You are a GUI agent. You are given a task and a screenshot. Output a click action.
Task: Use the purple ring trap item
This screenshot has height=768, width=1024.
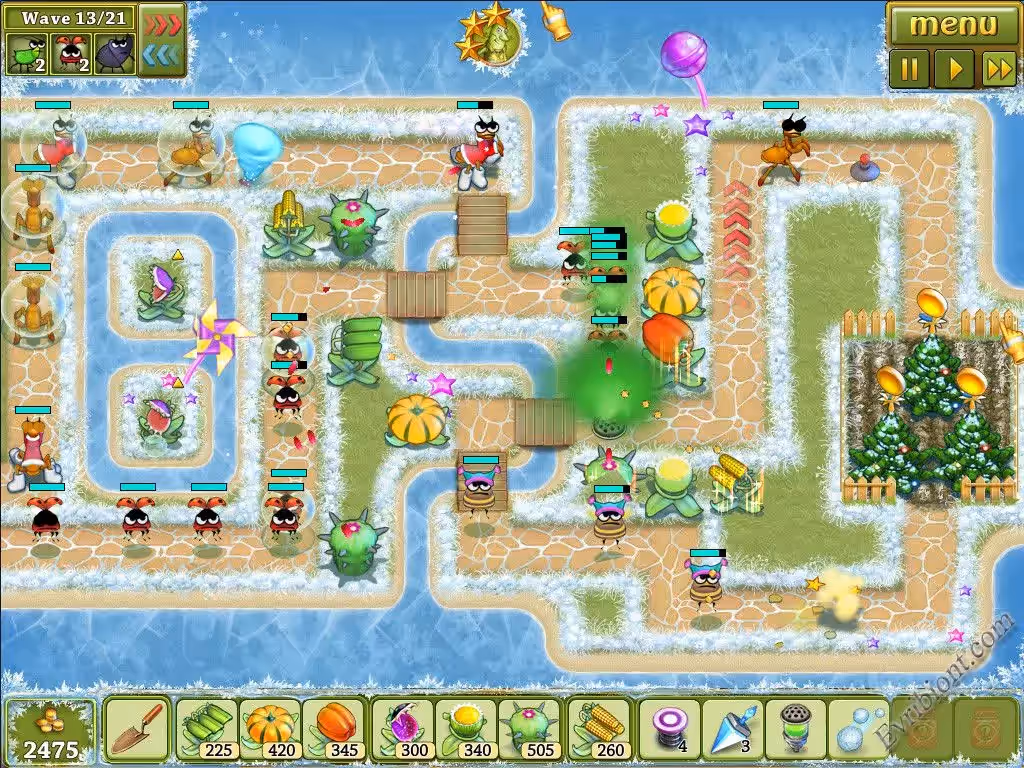click(x=669, y=729)
